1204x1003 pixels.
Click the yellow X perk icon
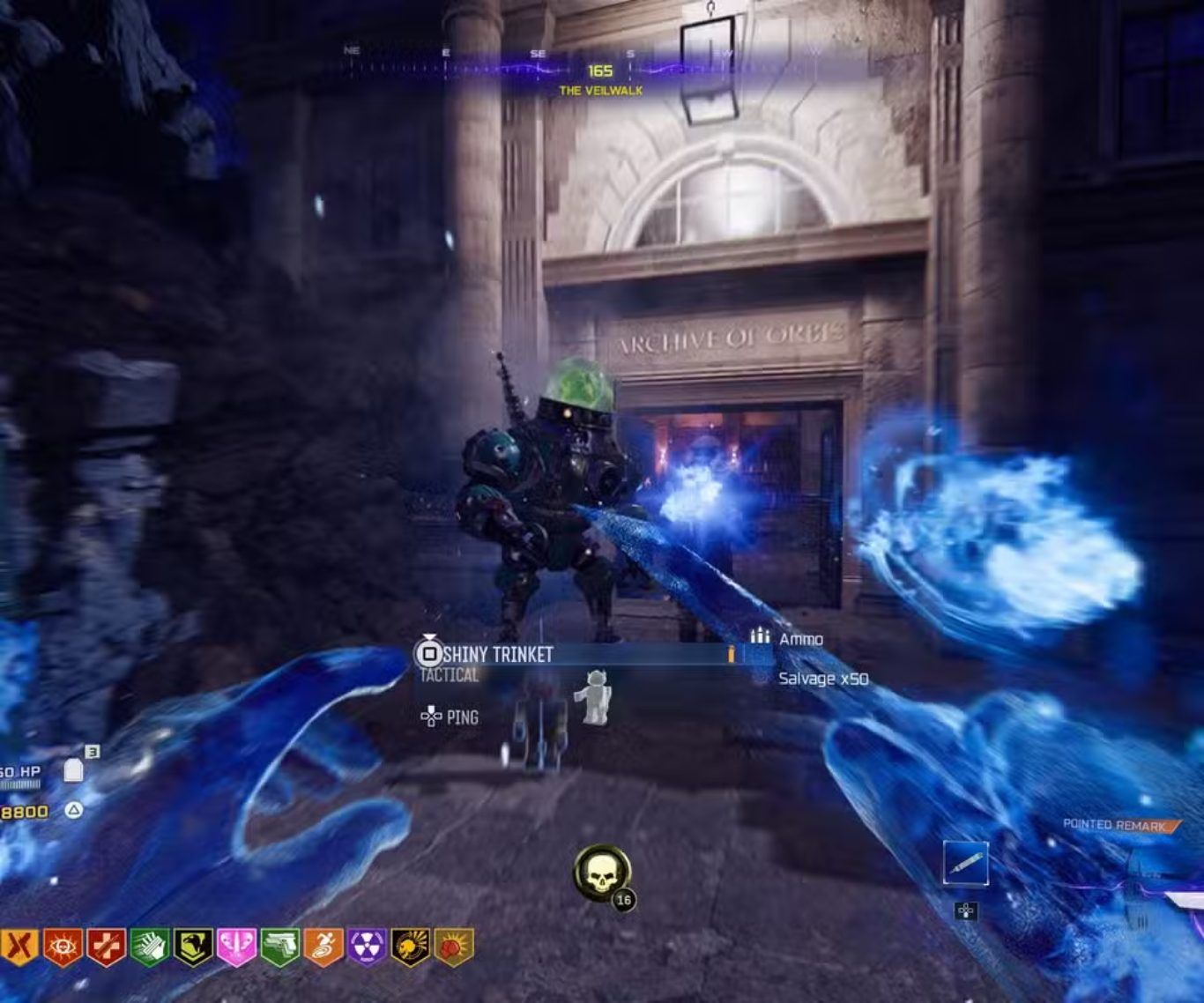(19, 947)
